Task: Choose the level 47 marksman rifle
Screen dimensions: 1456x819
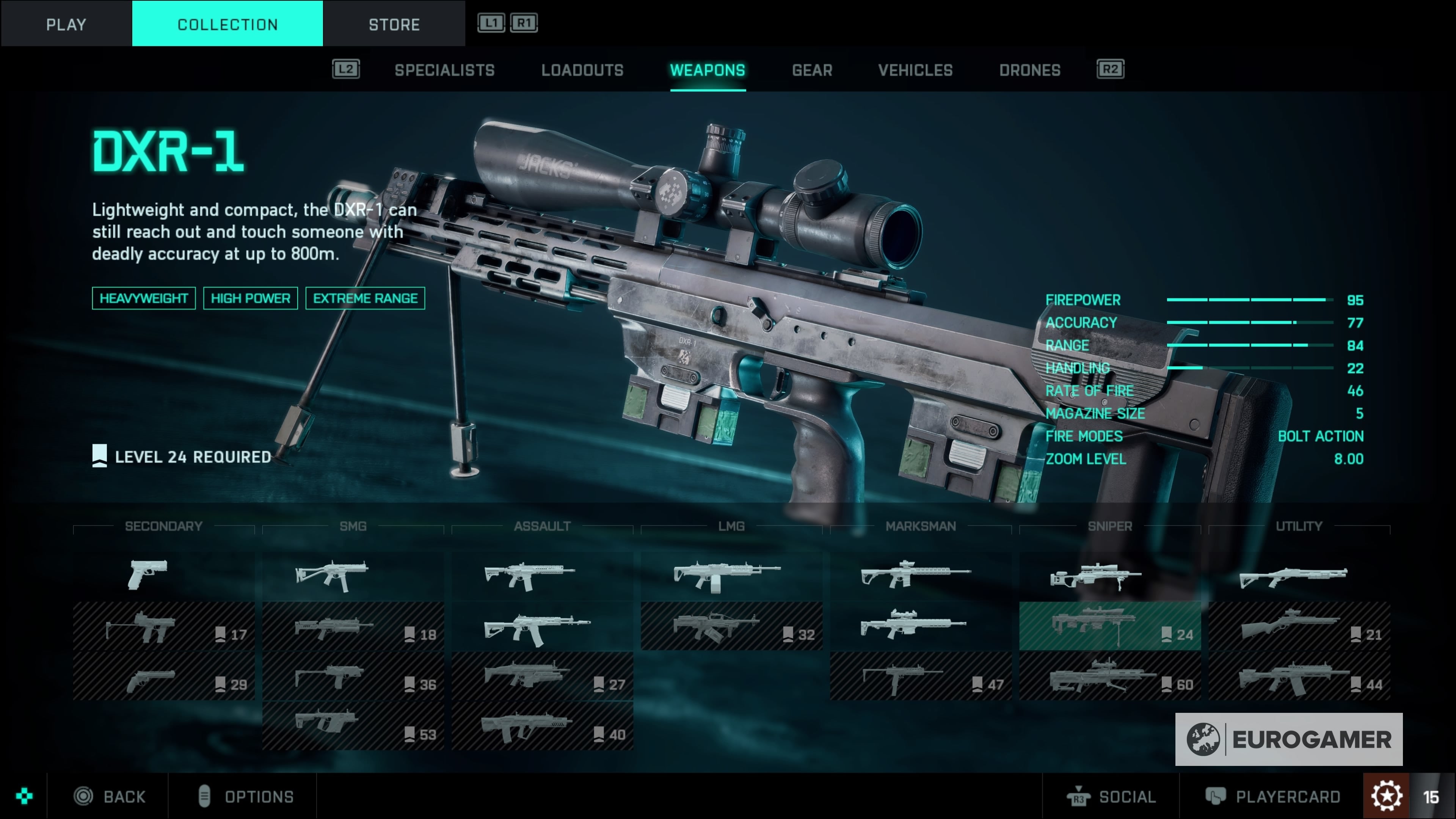Action: (x=920, y=676)
